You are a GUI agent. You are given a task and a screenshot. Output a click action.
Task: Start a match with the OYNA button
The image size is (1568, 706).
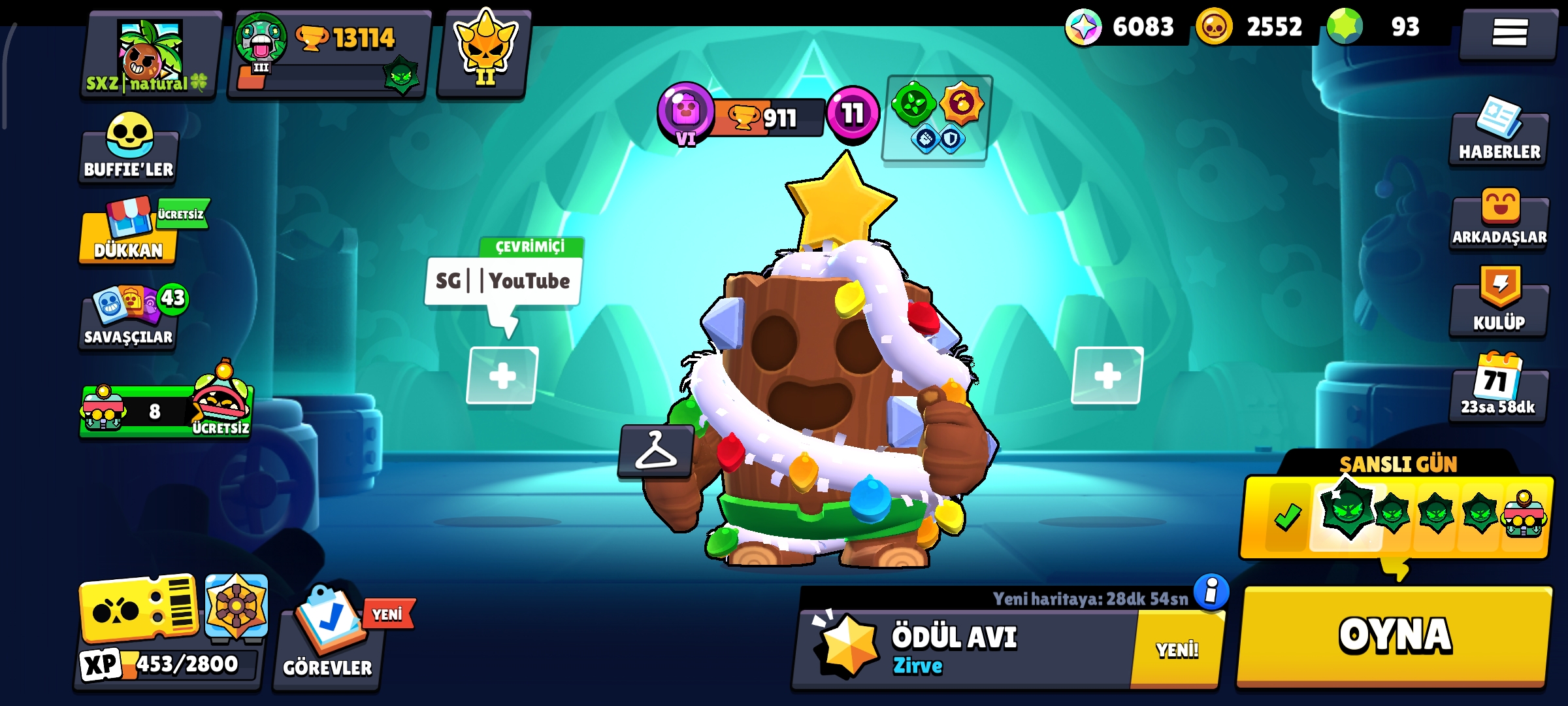coord(1394,635)
